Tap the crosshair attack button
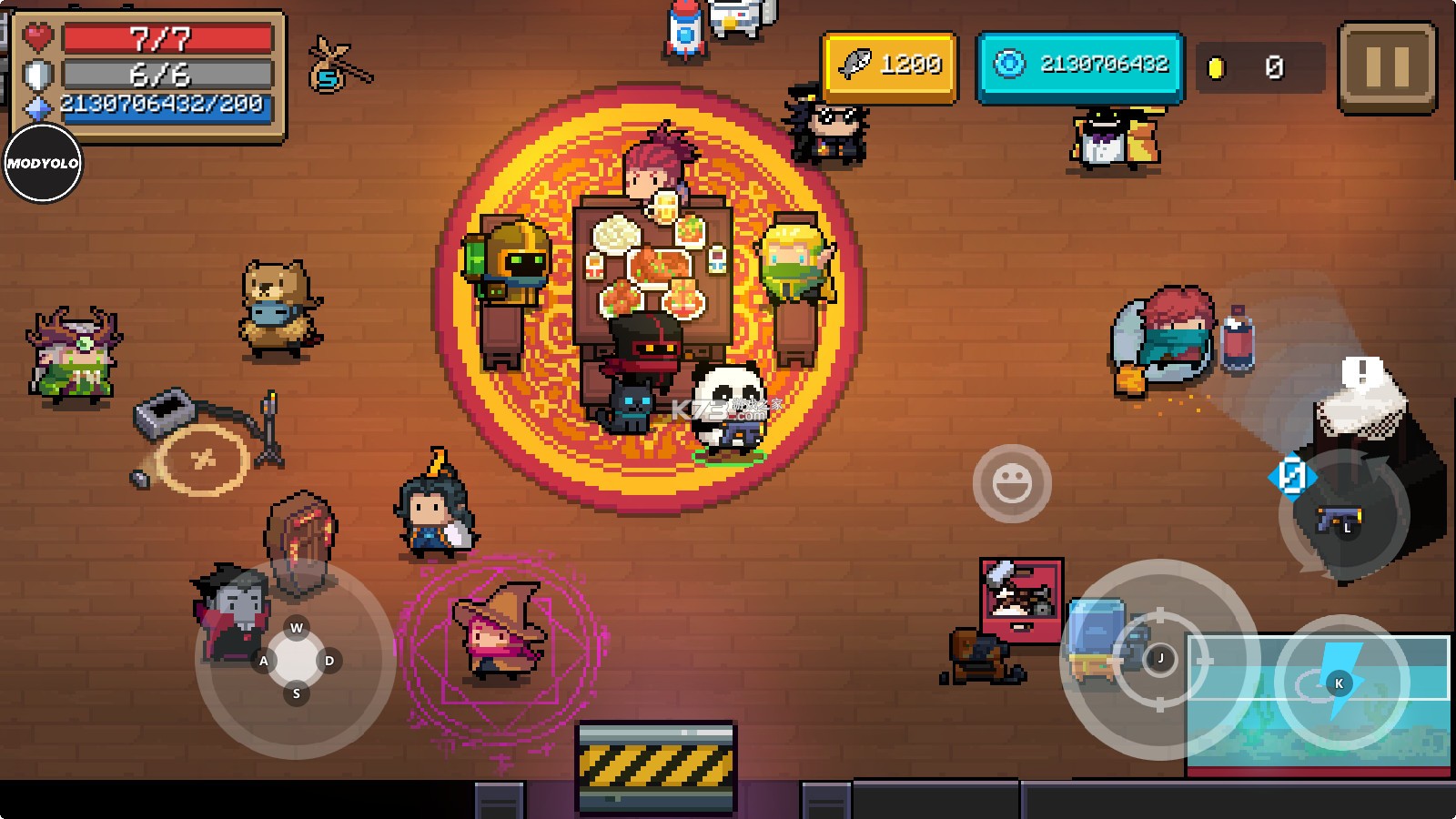1456x819 pixels. point(1159,659)
